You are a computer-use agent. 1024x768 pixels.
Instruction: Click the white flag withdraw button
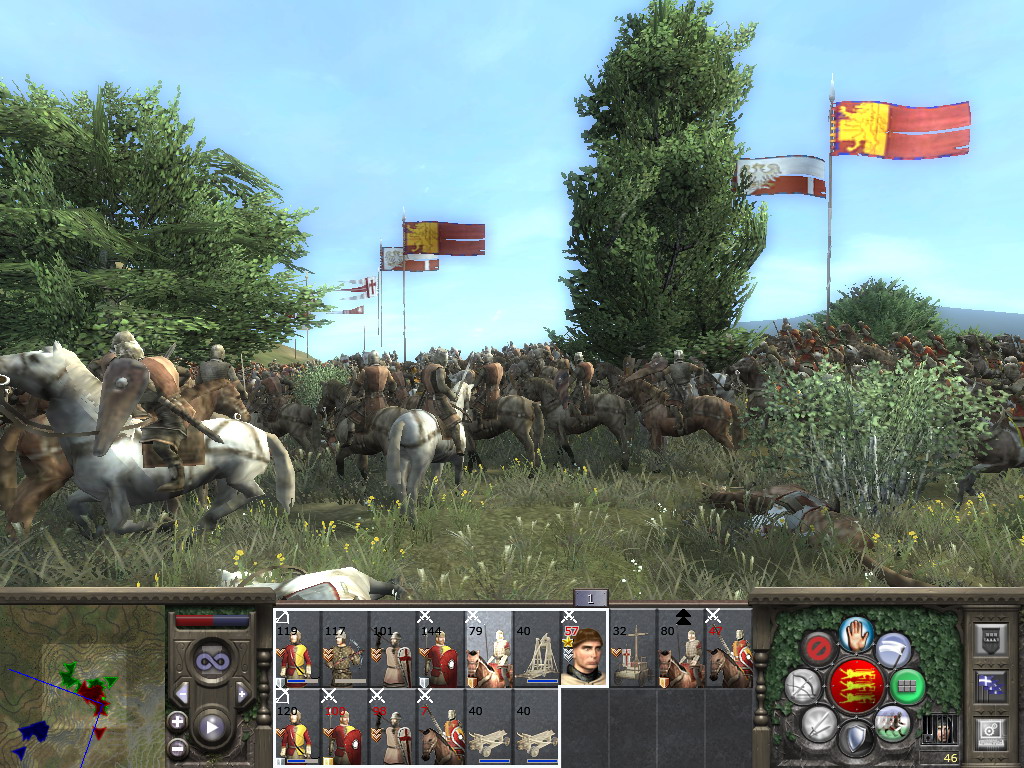click(x=892, y=650)
